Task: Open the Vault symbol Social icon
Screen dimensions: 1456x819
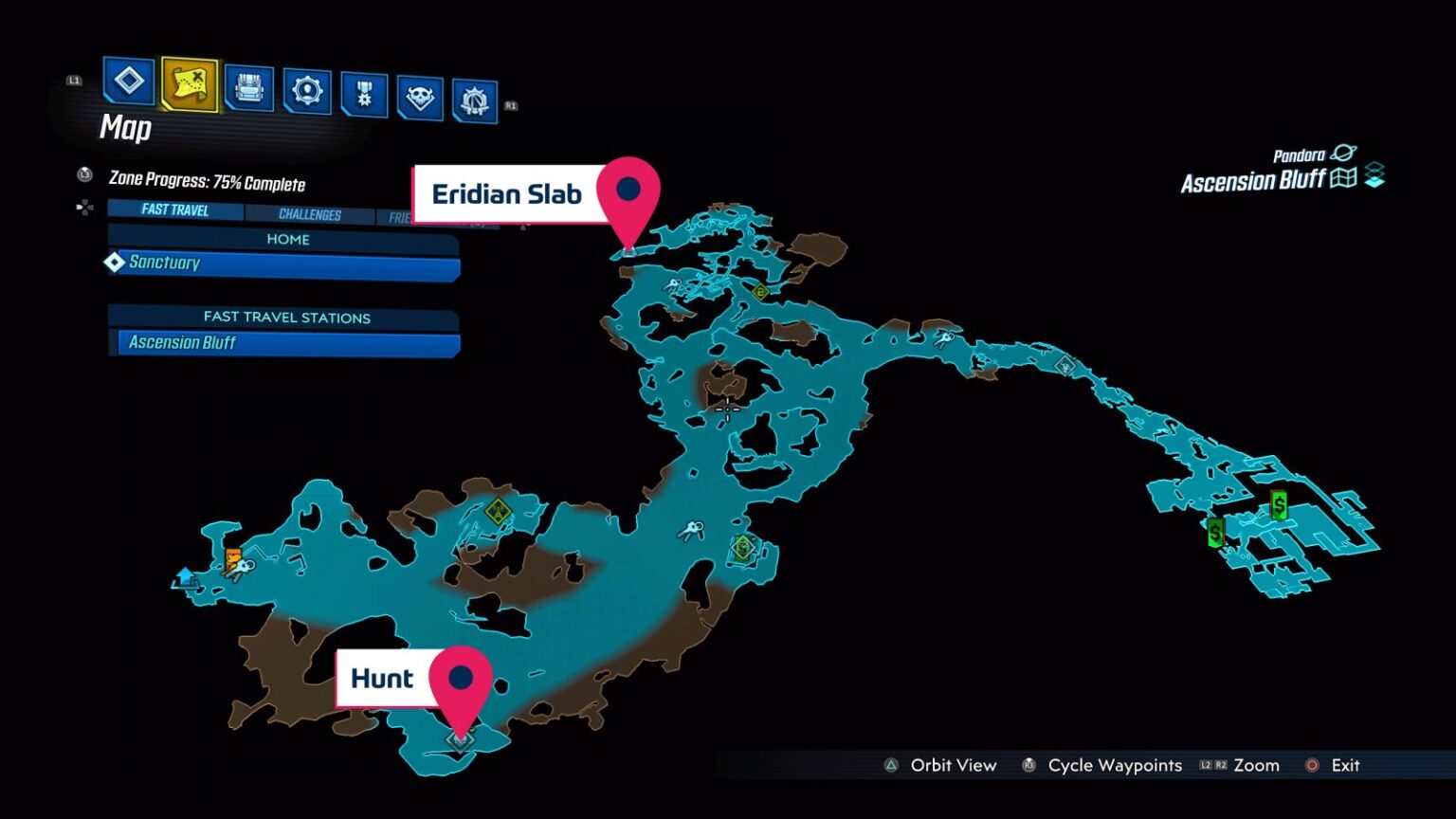Action: pyautogui.click(x=477, y=93)
